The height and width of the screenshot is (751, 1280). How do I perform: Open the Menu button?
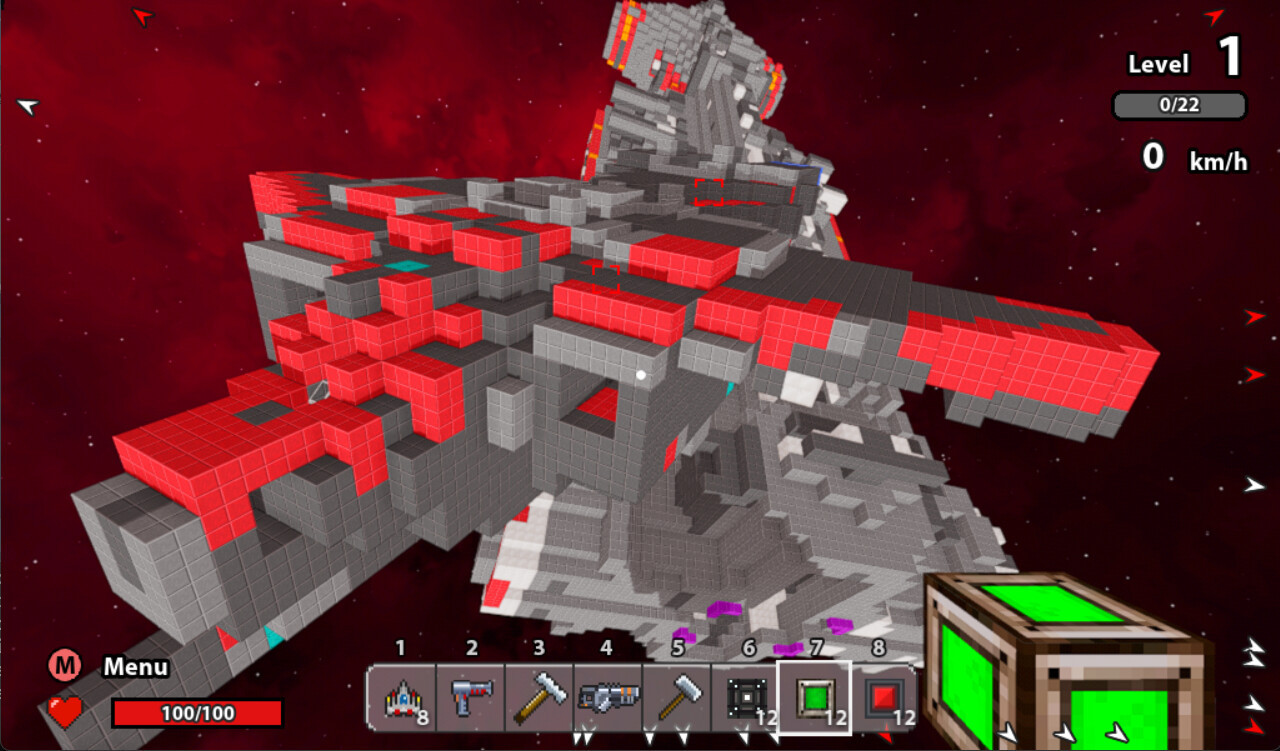tap(65, 666)
